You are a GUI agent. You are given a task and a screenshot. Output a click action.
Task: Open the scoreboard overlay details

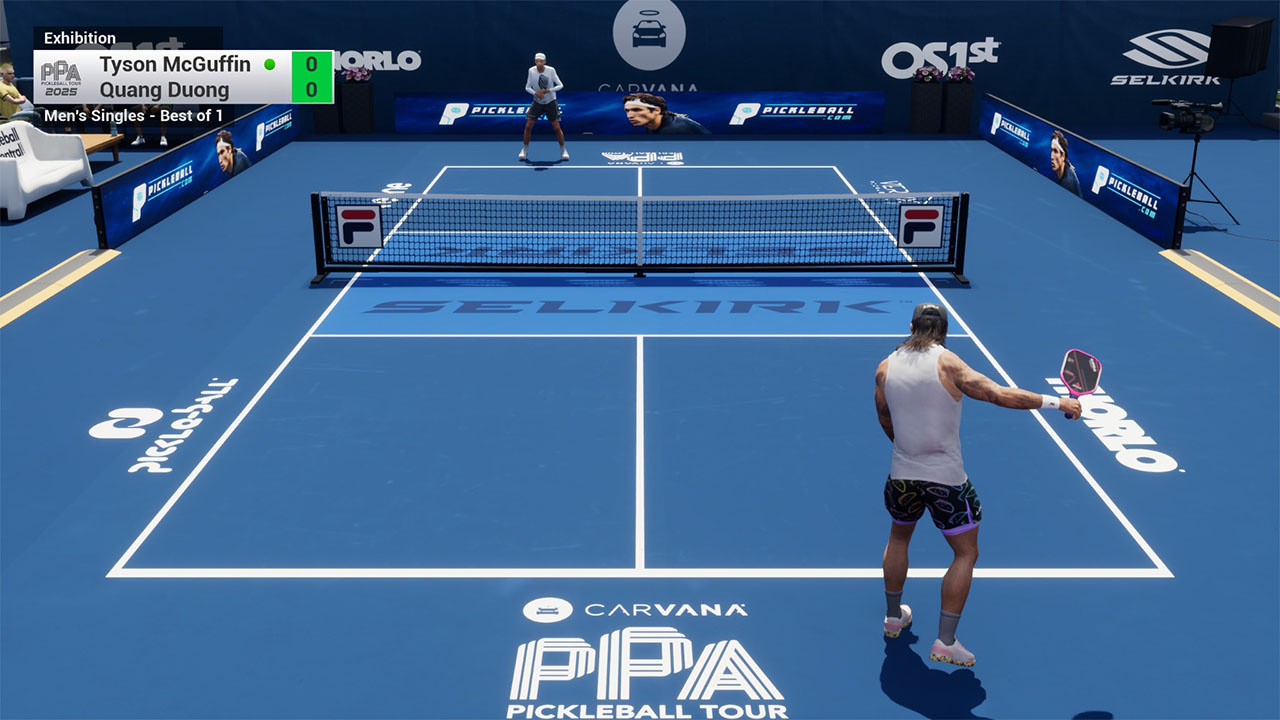click(180, 76)
